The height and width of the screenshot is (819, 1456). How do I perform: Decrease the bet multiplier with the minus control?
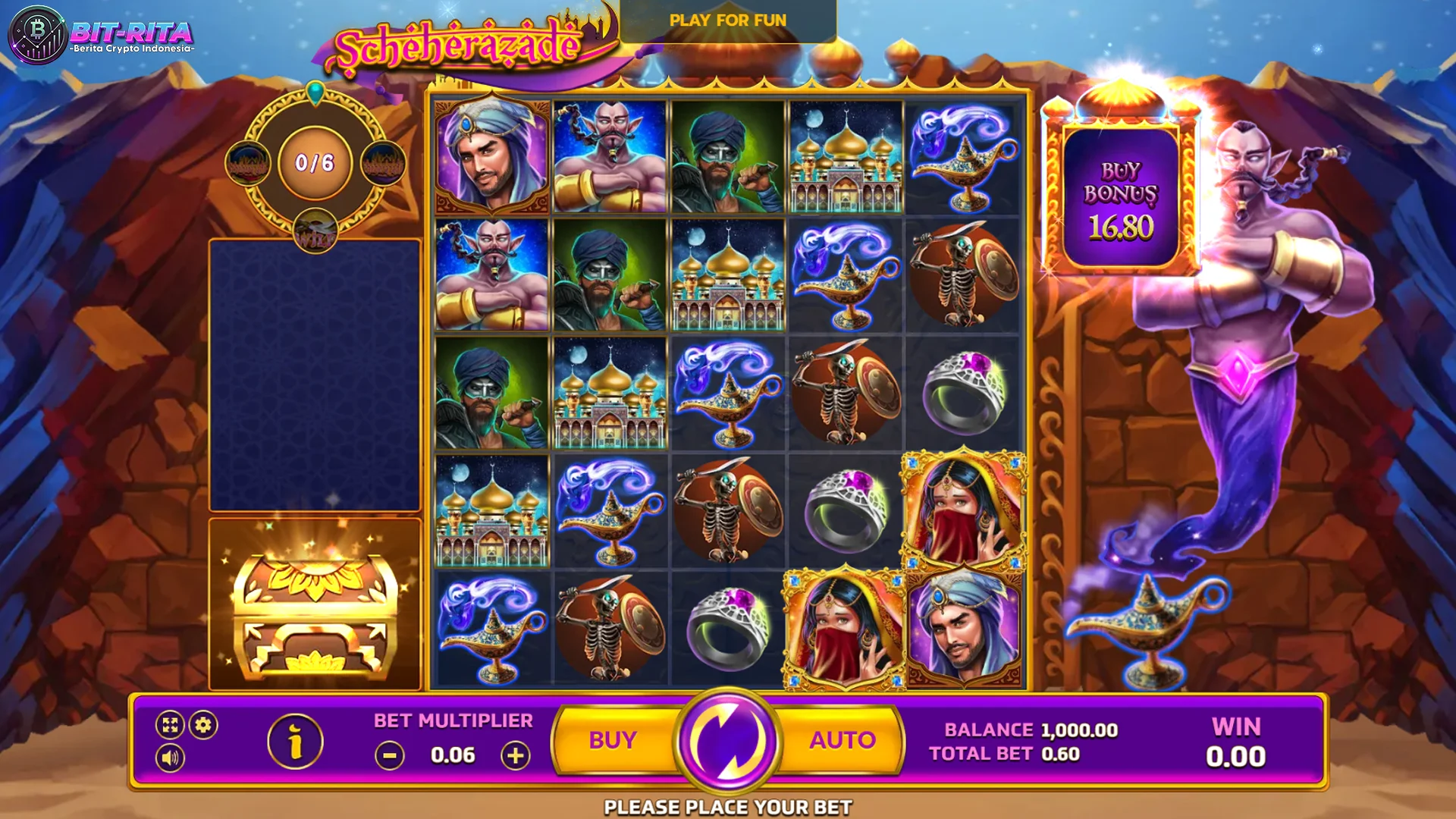pos(389,755)
